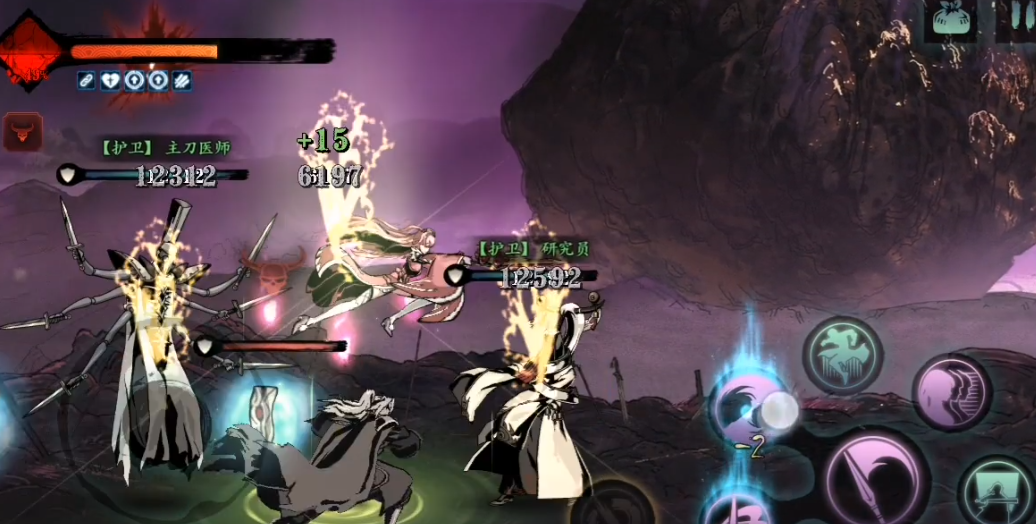
Task: Use the green seated figure skill
Action: pos(997,490)
